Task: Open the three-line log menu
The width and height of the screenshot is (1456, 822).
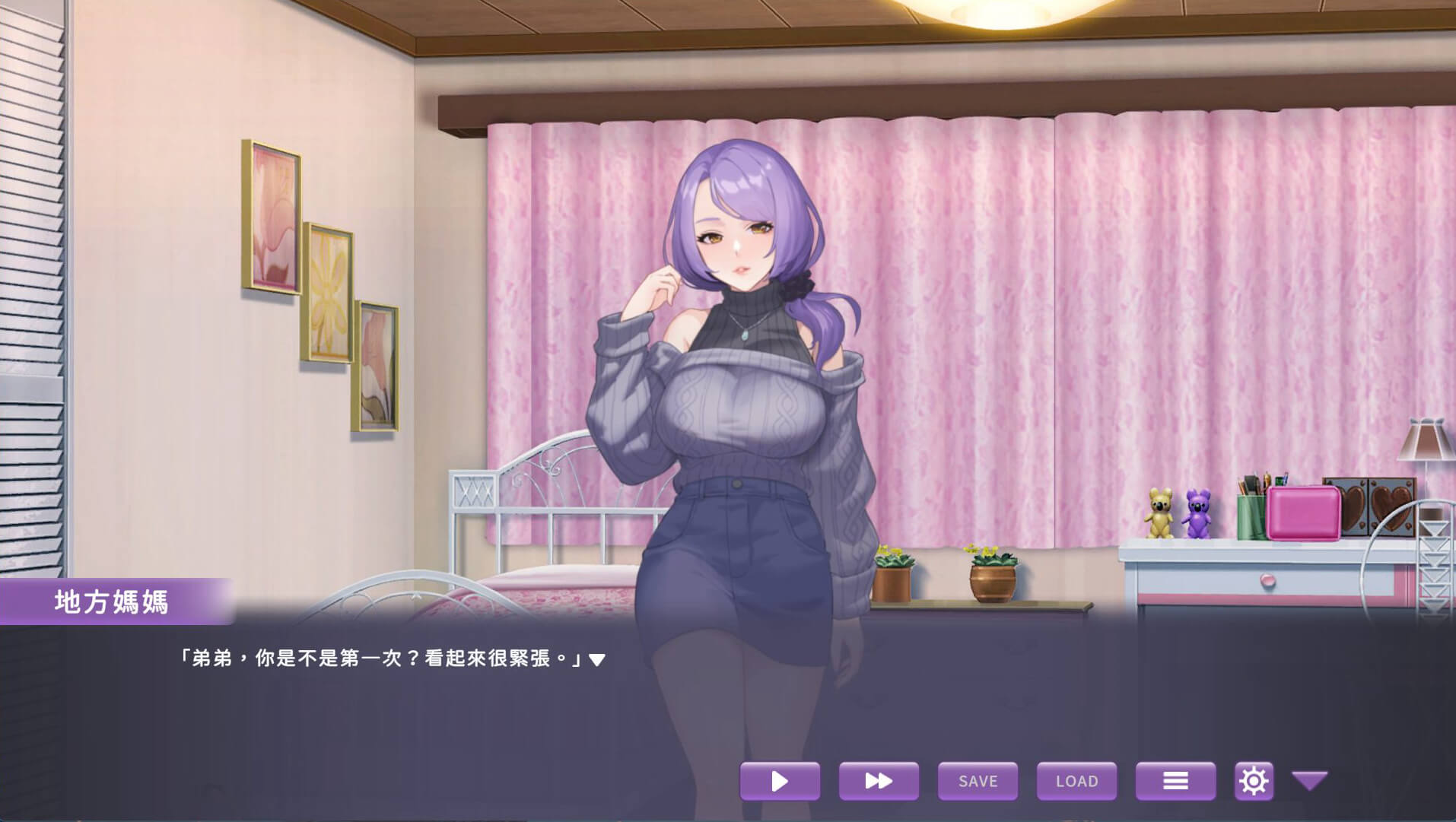Action: [x=1175, y=781]
